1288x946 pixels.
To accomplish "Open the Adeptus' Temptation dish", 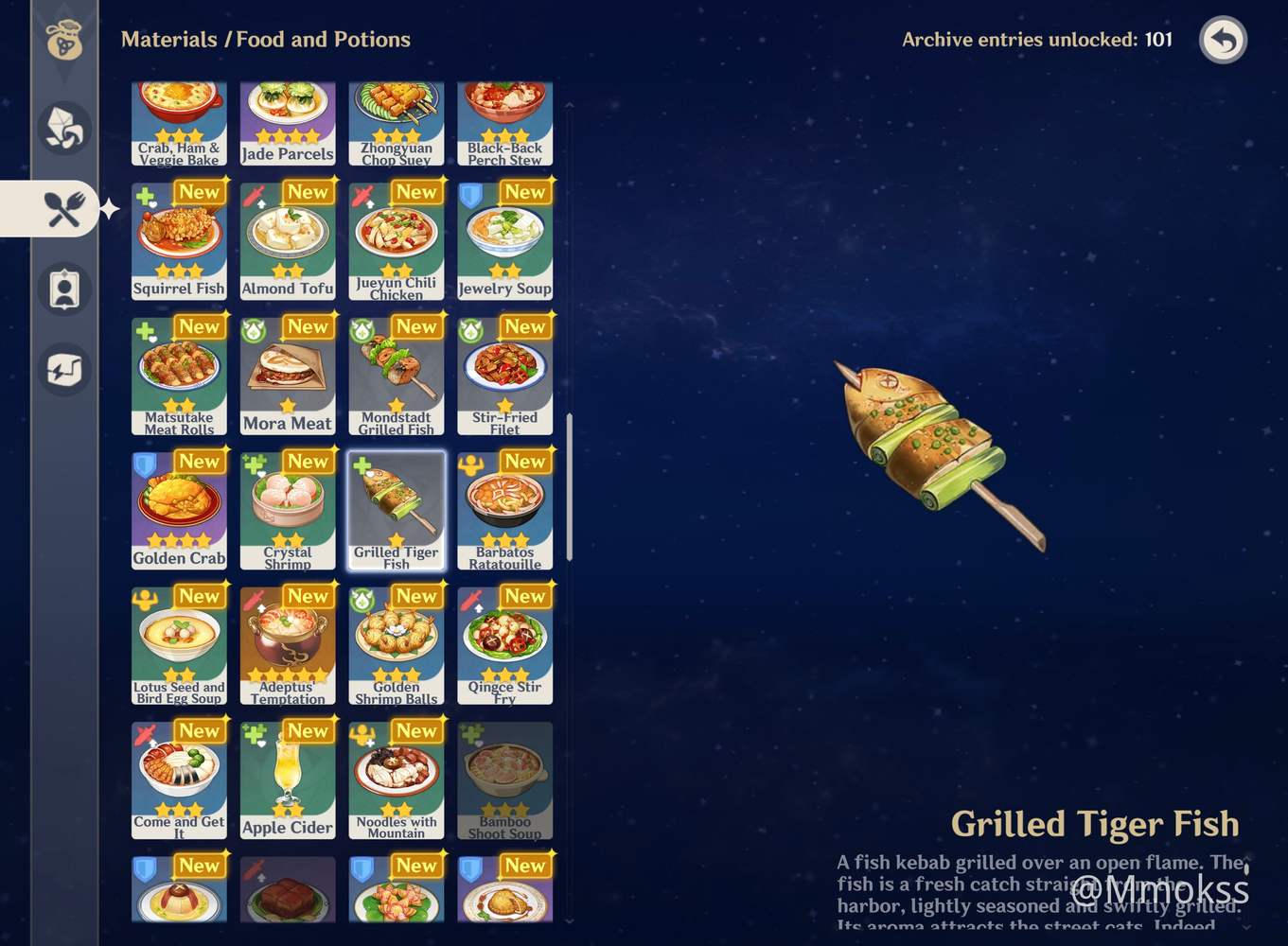I will point(288,643).
